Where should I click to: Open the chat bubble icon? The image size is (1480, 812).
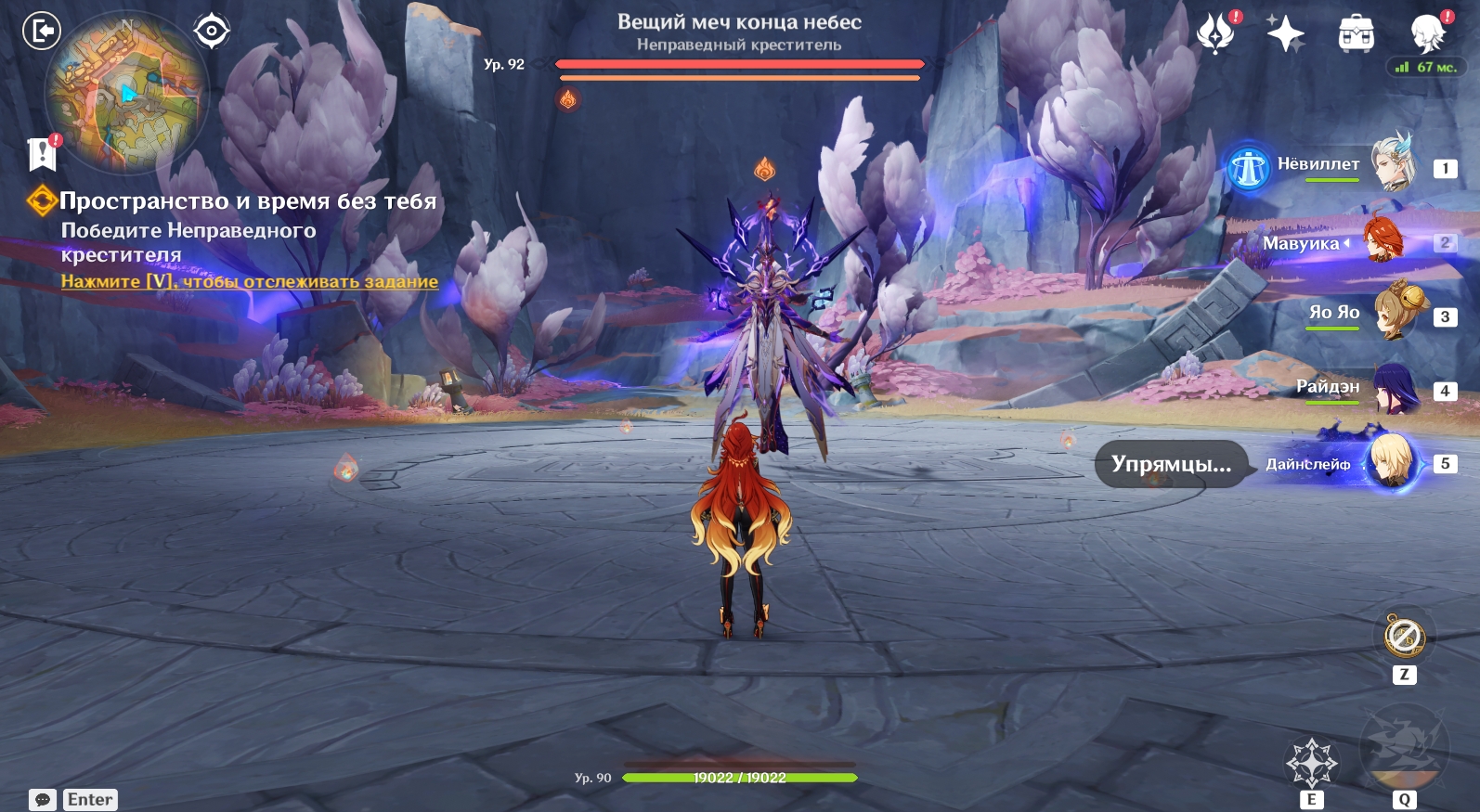click(43, 800)
